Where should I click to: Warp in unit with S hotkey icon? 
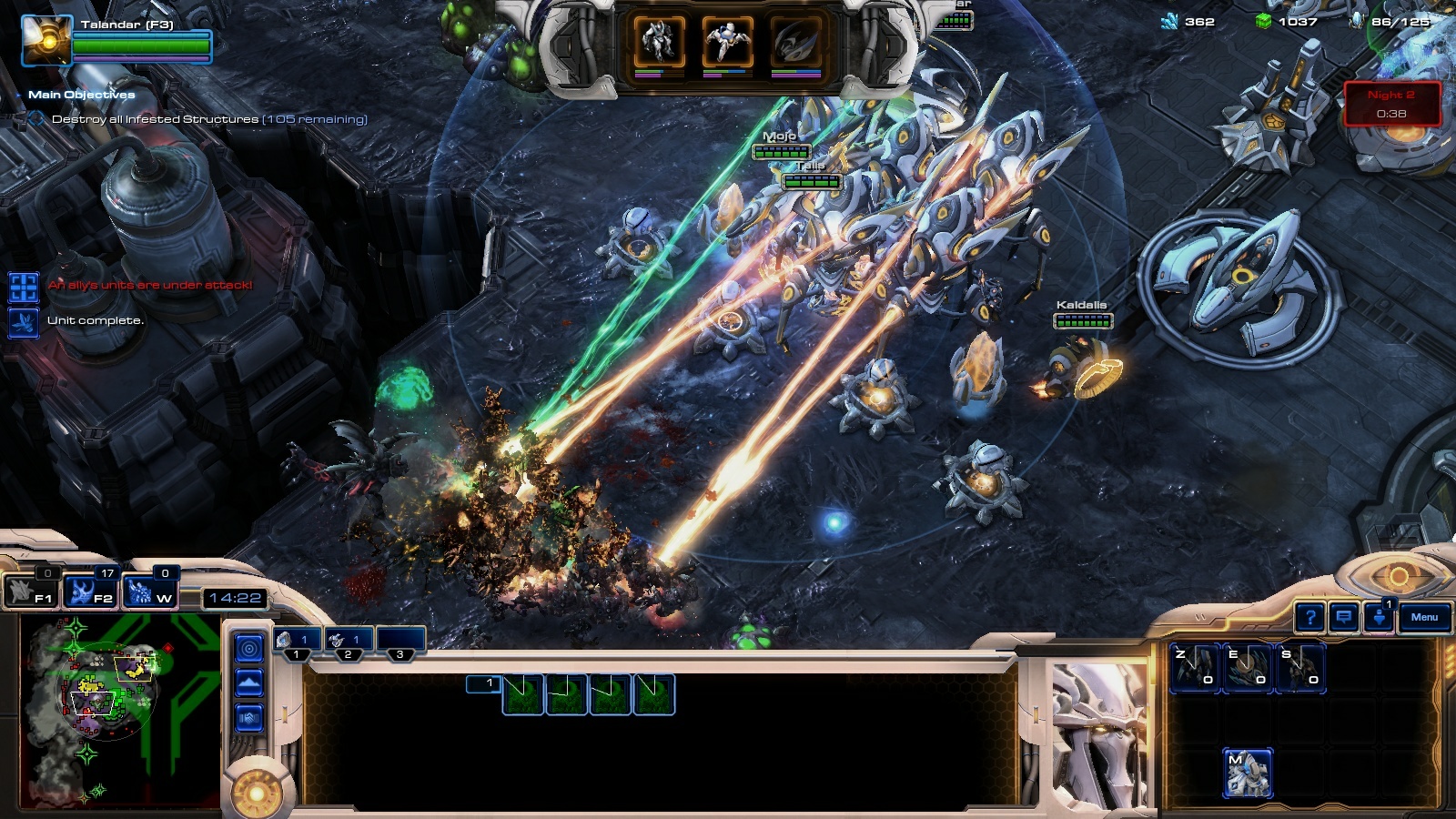[1299, 668]
